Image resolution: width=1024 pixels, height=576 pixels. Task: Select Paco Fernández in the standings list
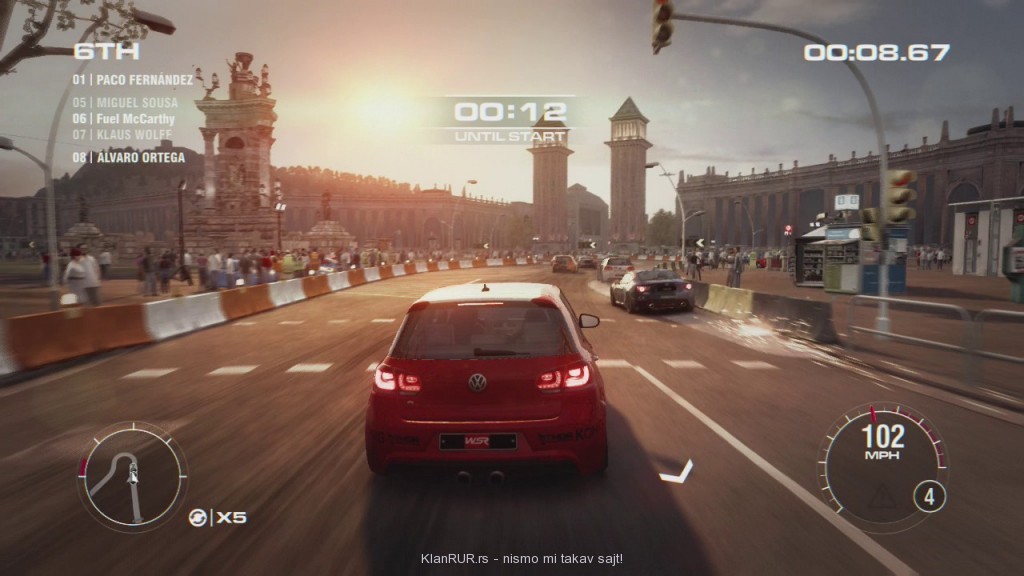(132, 79)
